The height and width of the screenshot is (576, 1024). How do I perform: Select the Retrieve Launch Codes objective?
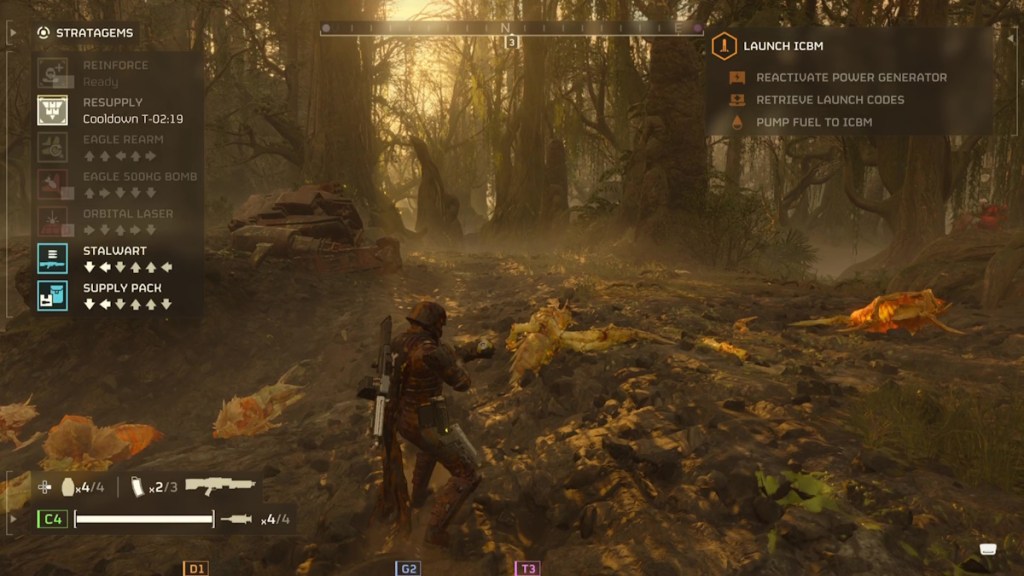pos(829,100)
